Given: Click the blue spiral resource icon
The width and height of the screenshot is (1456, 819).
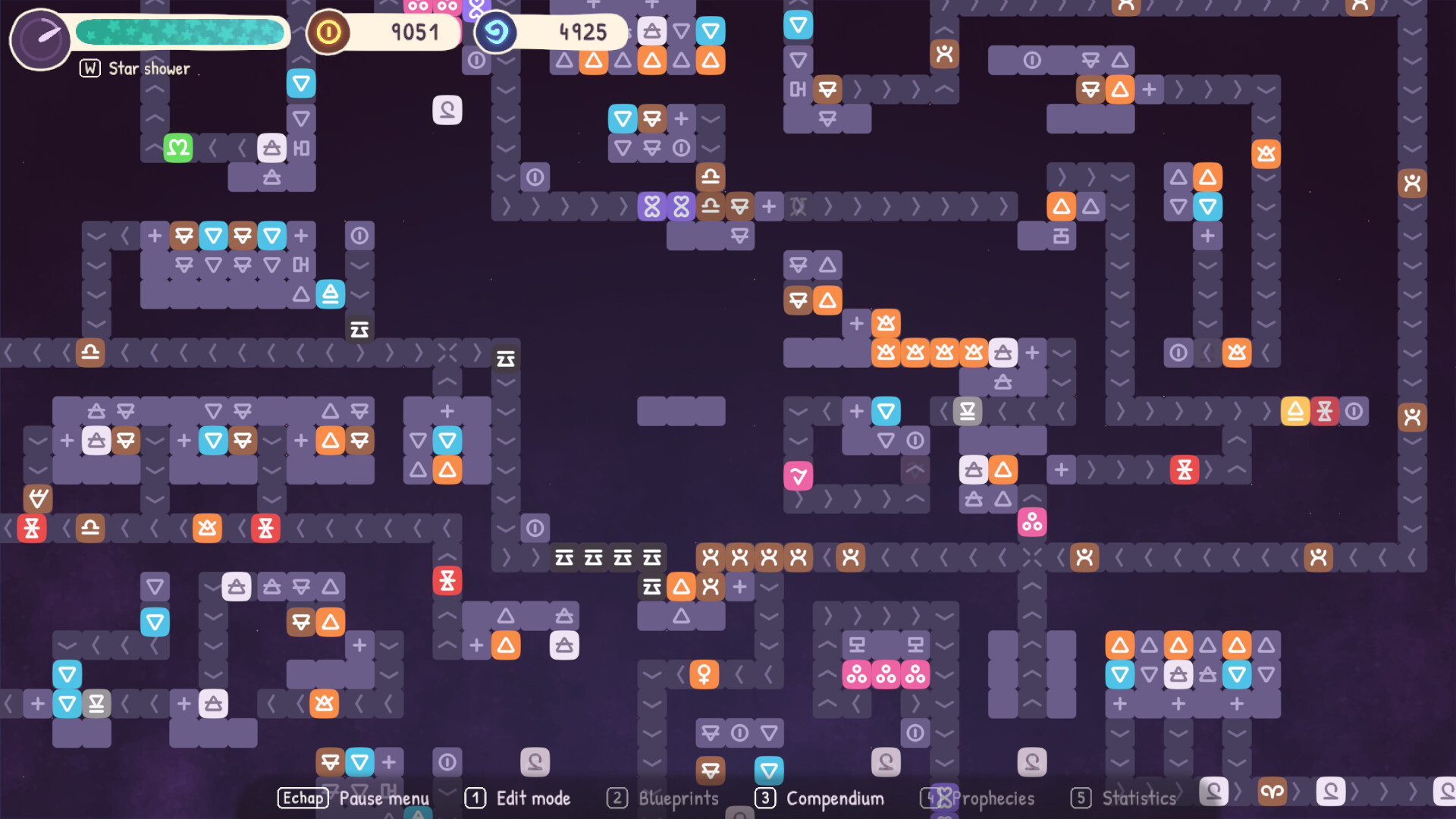Looking at the screenshot, I should pyautogui.click(x=496, y=32).
